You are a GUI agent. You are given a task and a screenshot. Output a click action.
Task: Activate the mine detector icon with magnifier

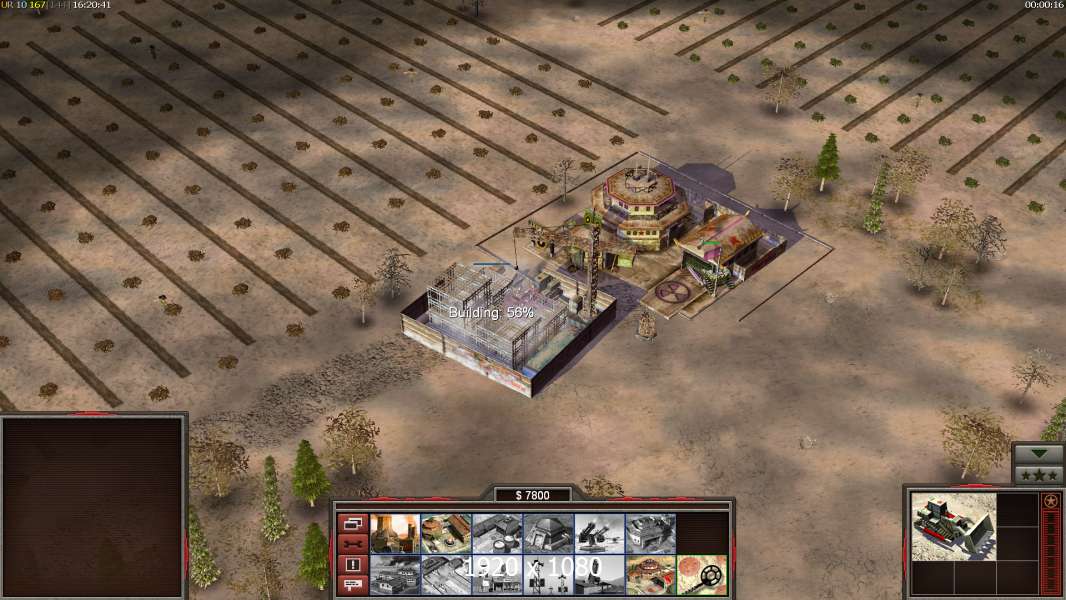coord(701,575)
